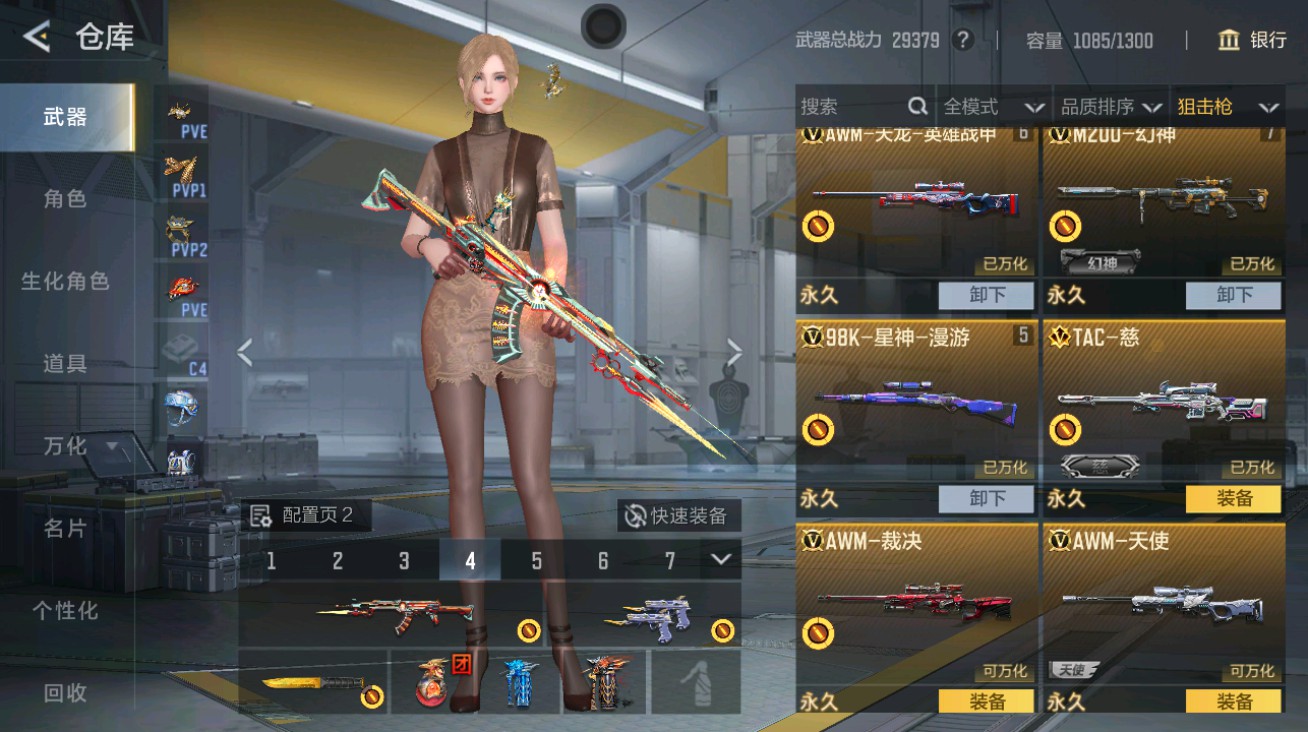The height and width of the screenshot is (732, 1308).
Task: Equip AWM-天使 via its 装备 button
Action: (x=1234, y=701)
